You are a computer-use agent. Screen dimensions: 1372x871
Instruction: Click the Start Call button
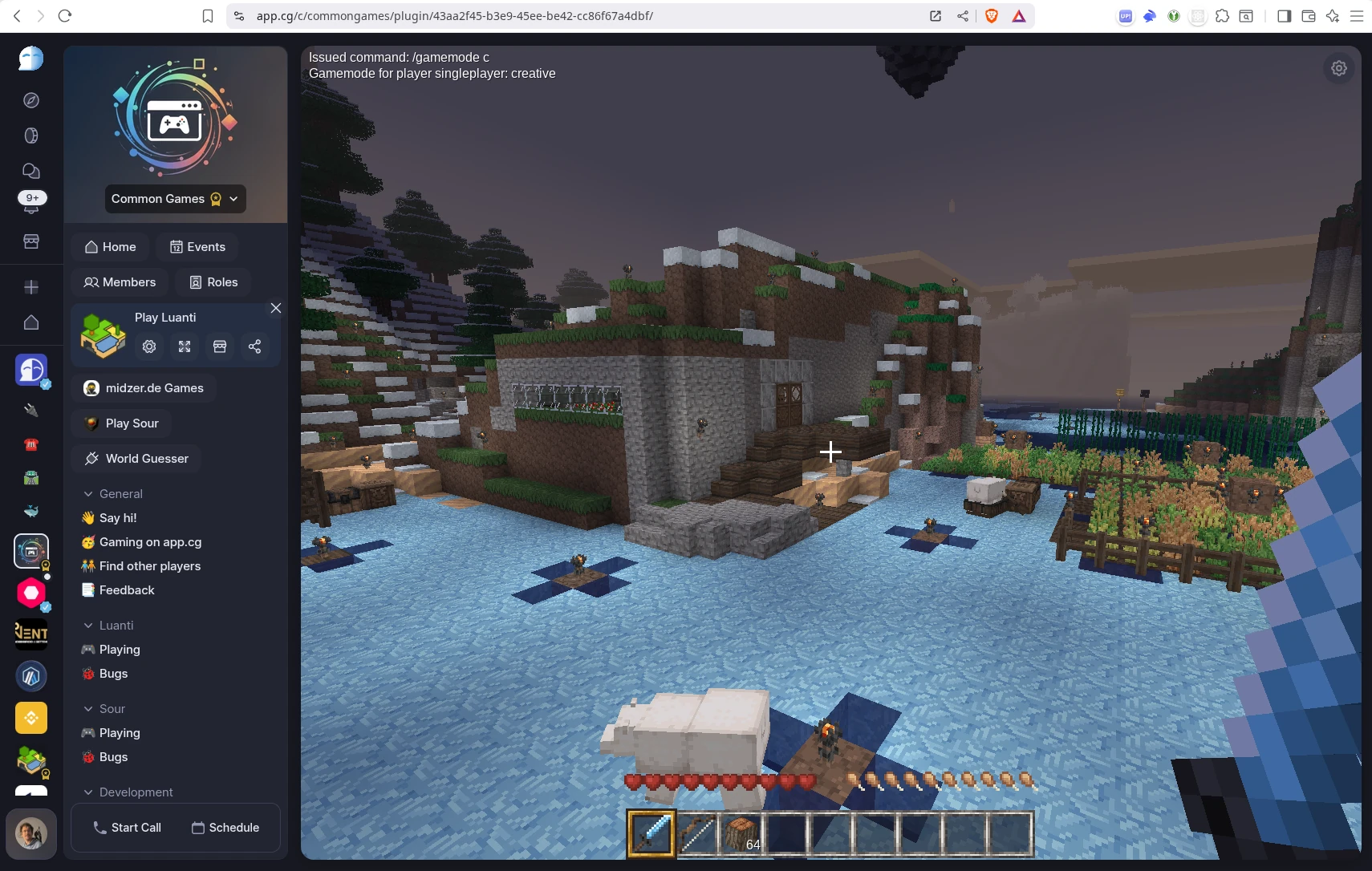pyautogui.click(x=126, y=827)
